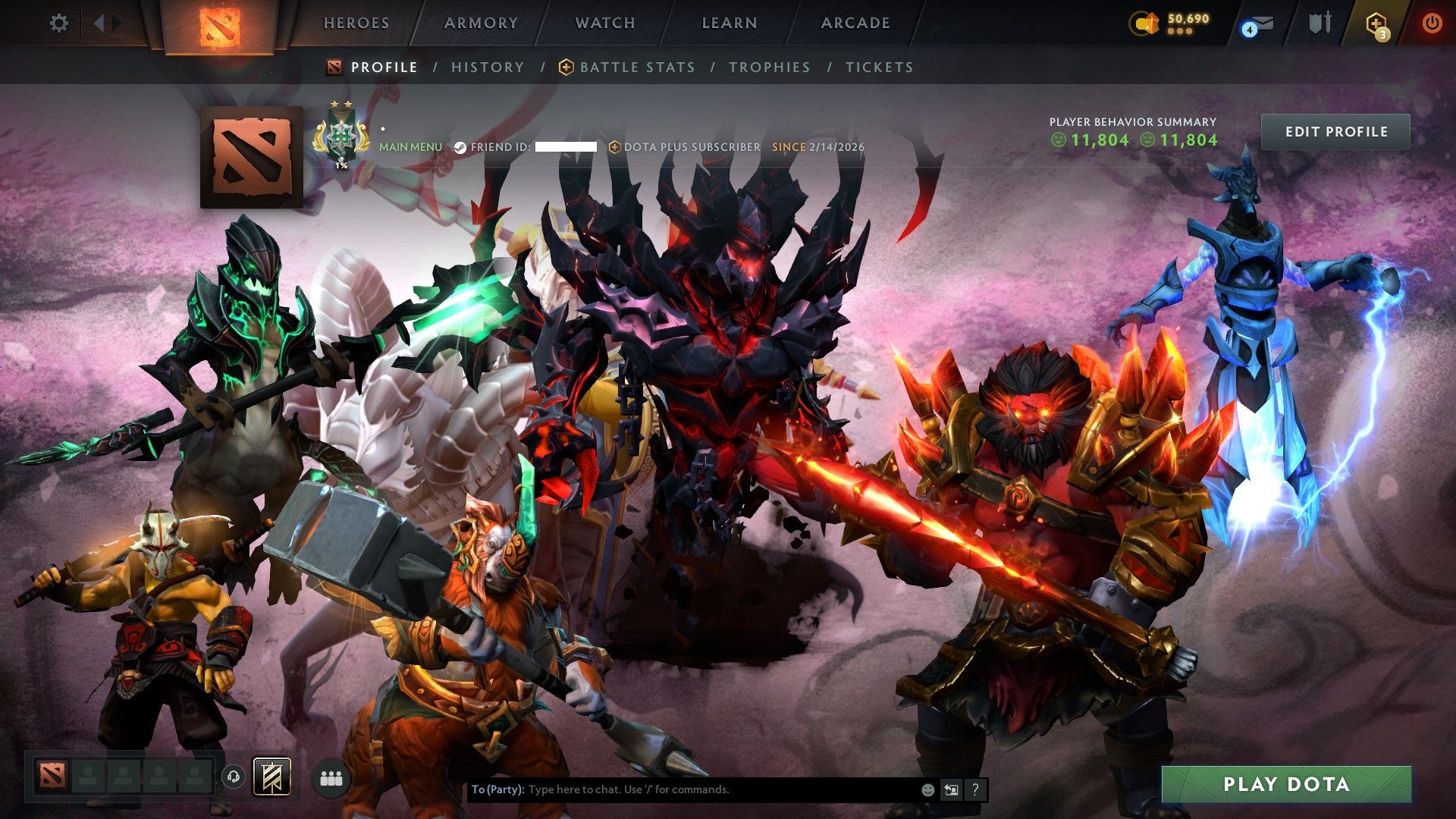Viewport: 1456px width, 819px height.
Task: Click the Dota 2 logo emblem
Action: 221,24
